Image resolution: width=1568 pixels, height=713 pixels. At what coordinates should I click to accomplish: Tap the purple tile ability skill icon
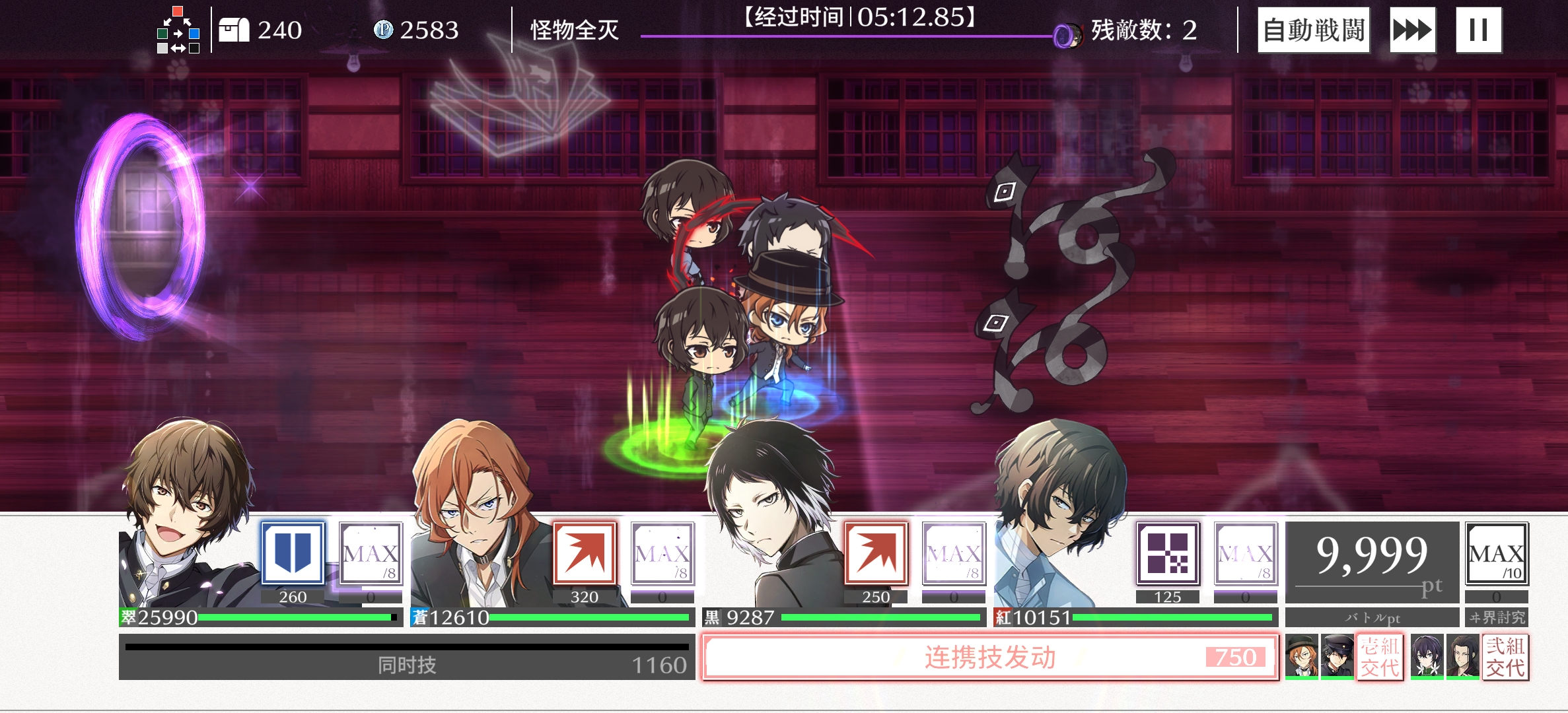[1168, 553]
